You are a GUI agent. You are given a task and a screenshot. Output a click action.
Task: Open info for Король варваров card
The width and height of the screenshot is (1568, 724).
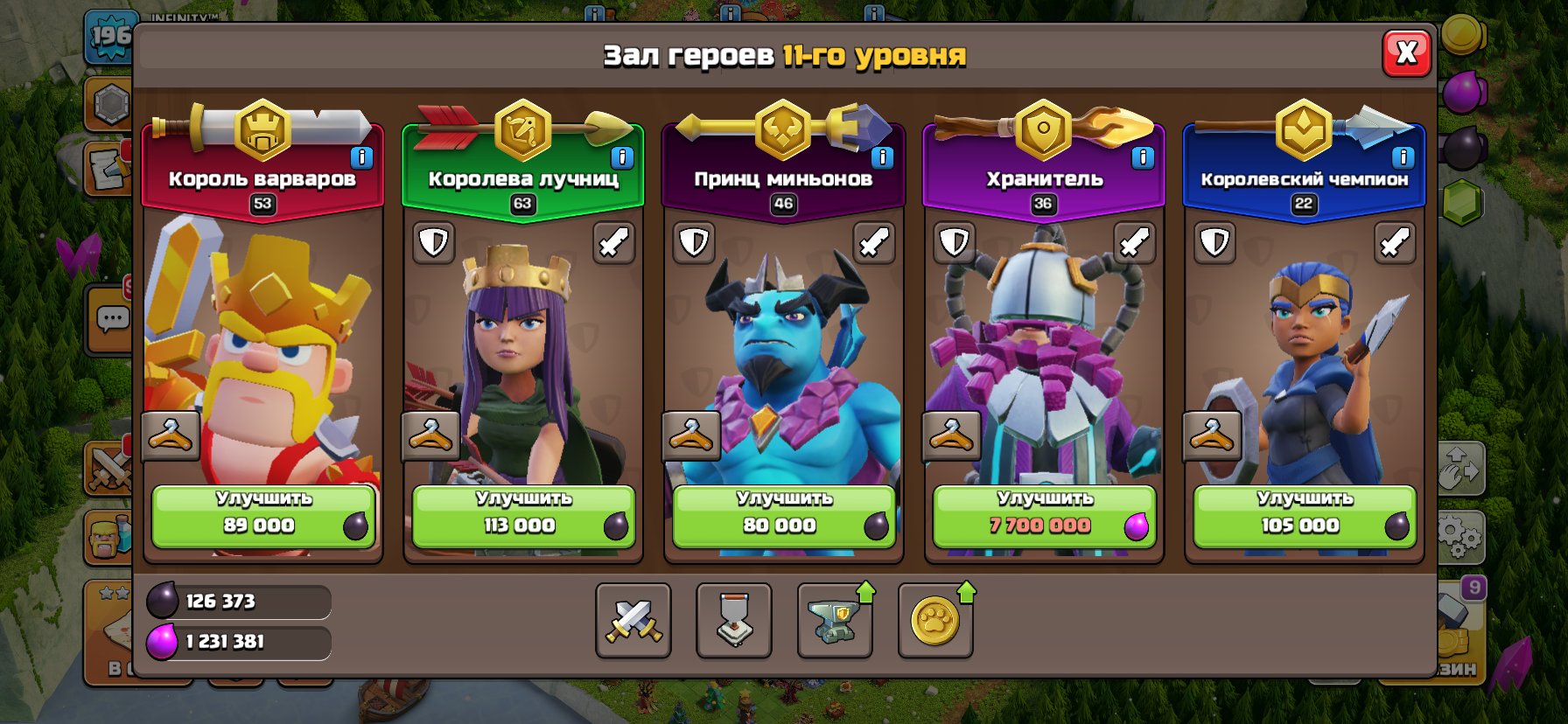coord(360,157)
